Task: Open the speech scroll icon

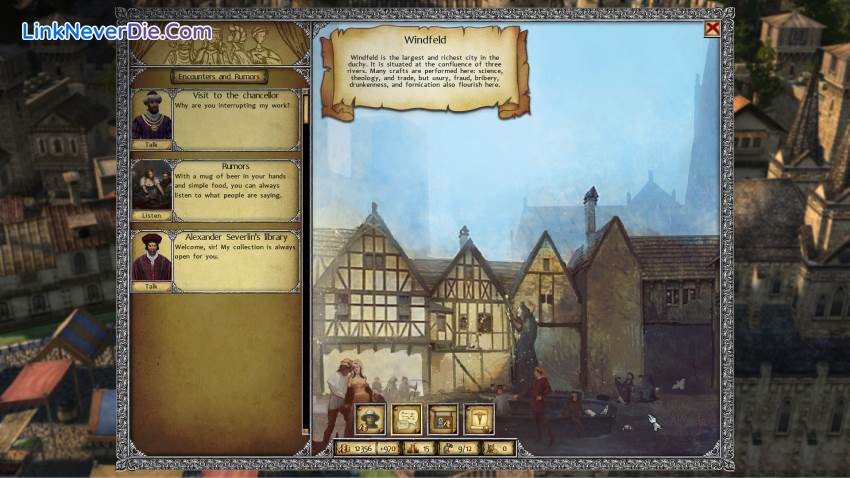Action: pyautogui.click(x=406, y=418)
